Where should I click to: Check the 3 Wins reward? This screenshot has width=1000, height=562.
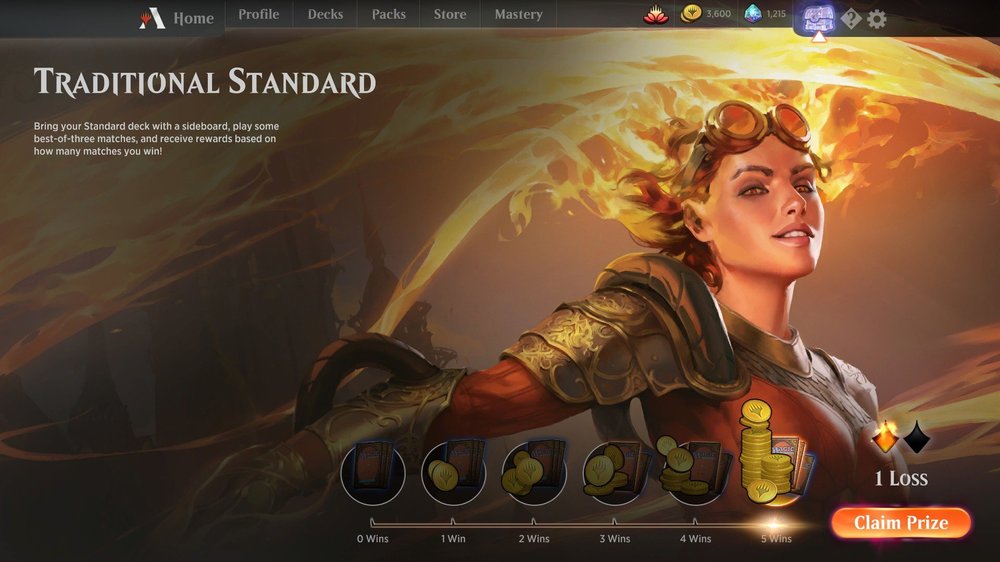pyautogui.click(x=615, y=472)
